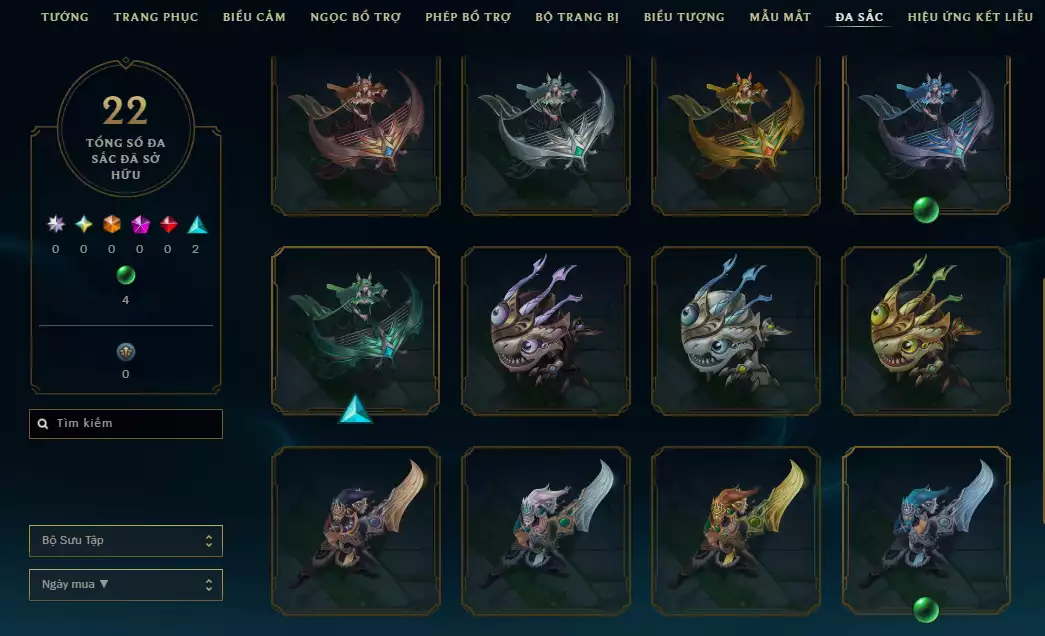Select the Đa Sắc tab
Image resolution: width=1045 pixels, height=636 pixels.
(859, 17)
